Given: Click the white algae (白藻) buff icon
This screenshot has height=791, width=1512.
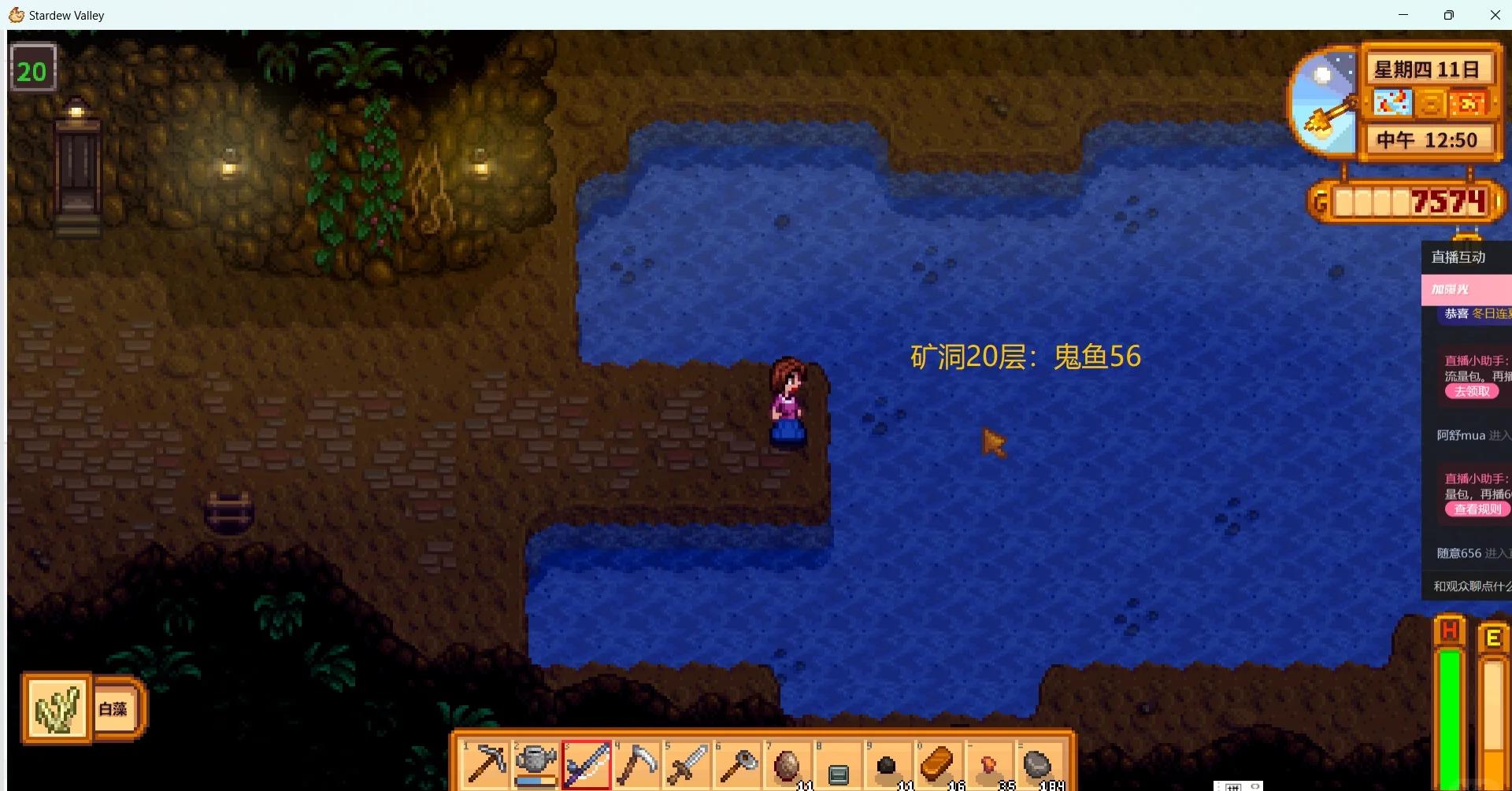Looking at the screenshot, I should point(57,708).
